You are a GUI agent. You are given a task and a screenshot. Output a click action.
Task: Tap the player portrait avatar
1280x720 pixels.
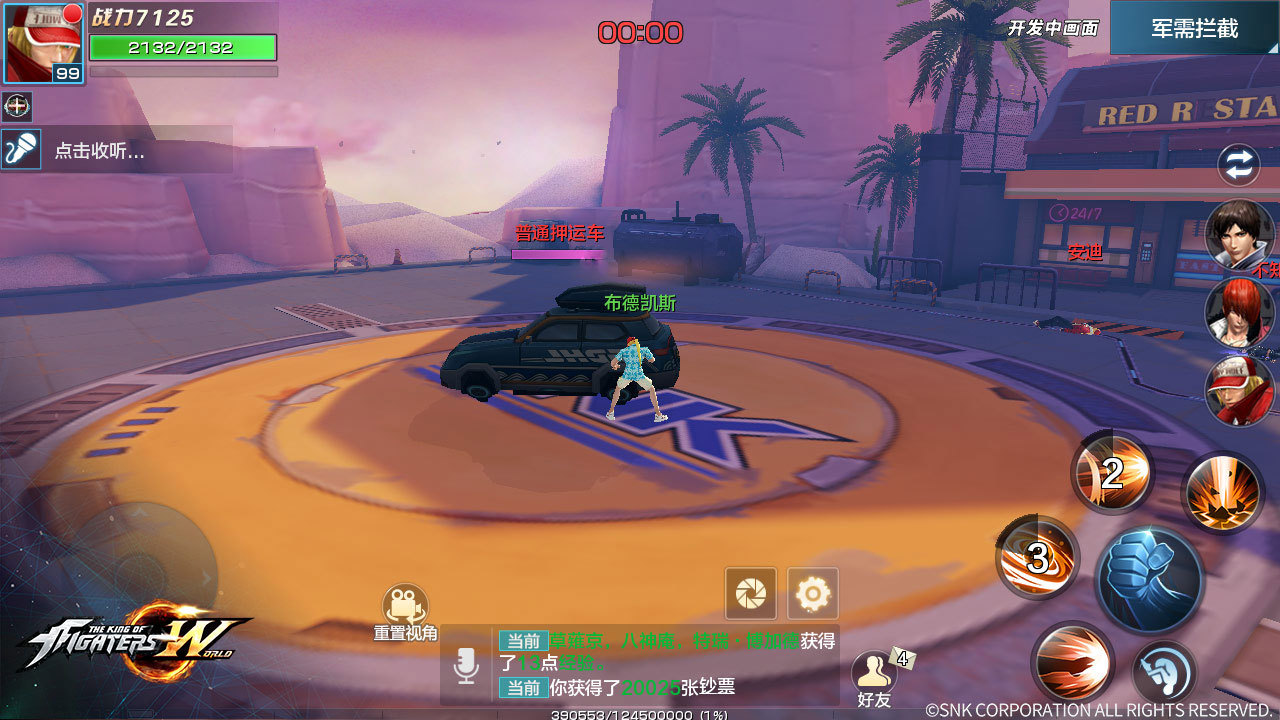[x=43, y=42]
